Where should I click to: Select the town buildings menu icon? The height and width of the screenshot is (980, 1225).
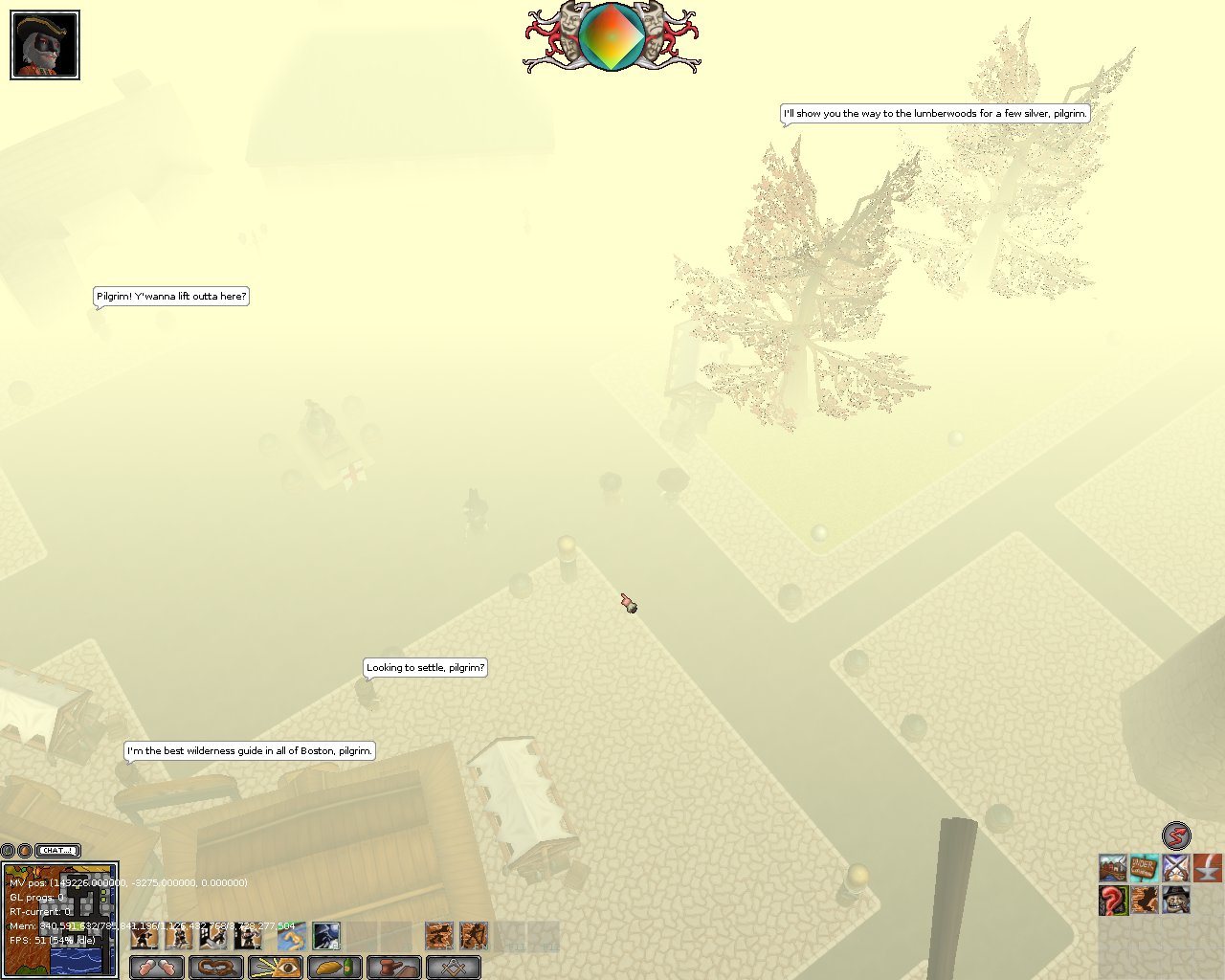point(1113,869)
